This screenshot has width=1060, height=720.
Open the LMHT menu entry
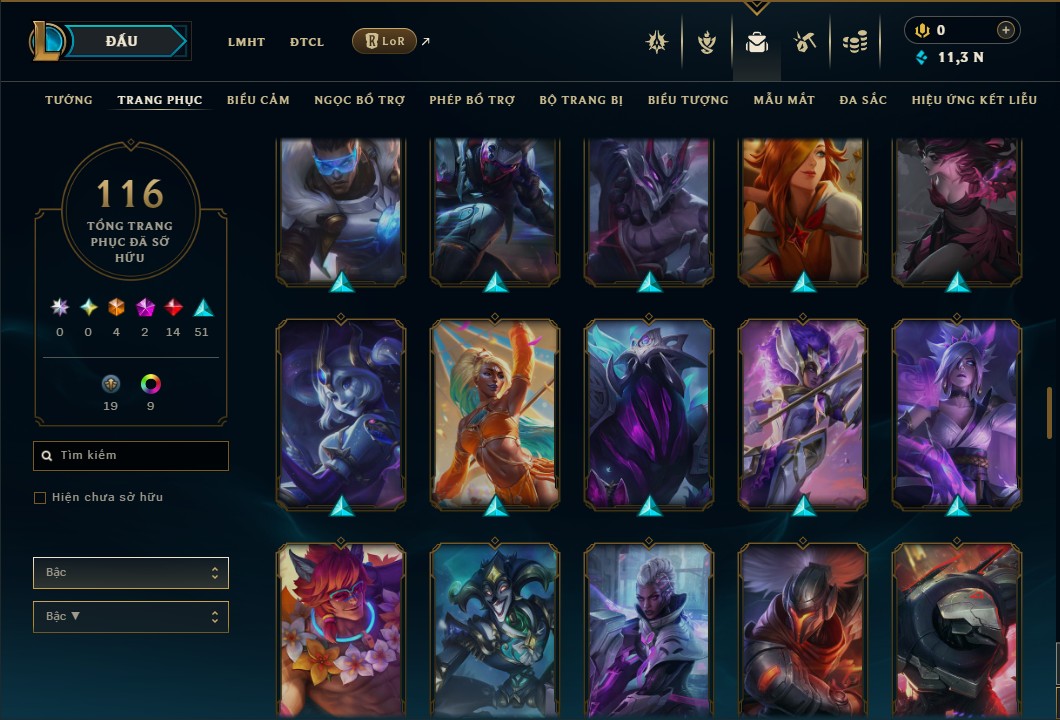tap(246, 42)
